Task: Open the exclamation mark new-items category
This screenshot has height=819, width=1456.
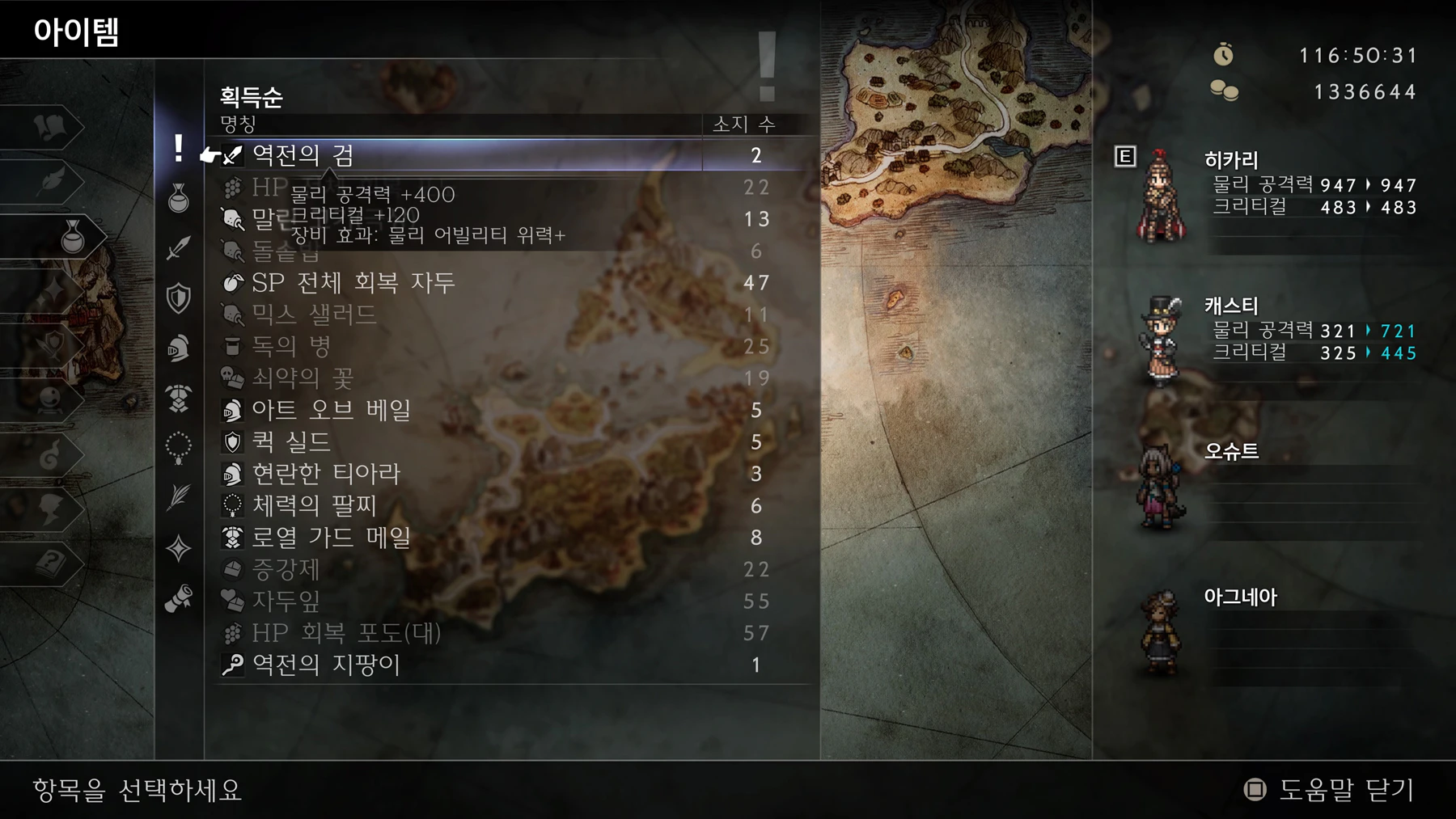Action: (x=179, y=149)
